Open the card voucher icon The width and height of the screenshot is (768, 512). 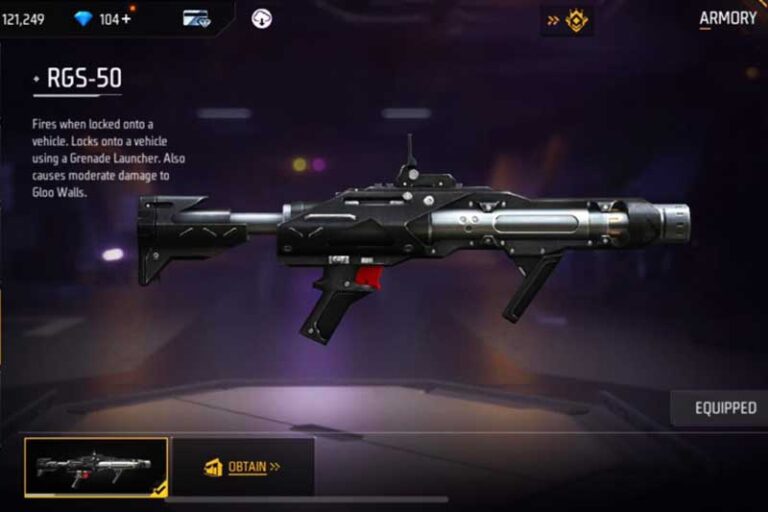click(x=196, y=19)
